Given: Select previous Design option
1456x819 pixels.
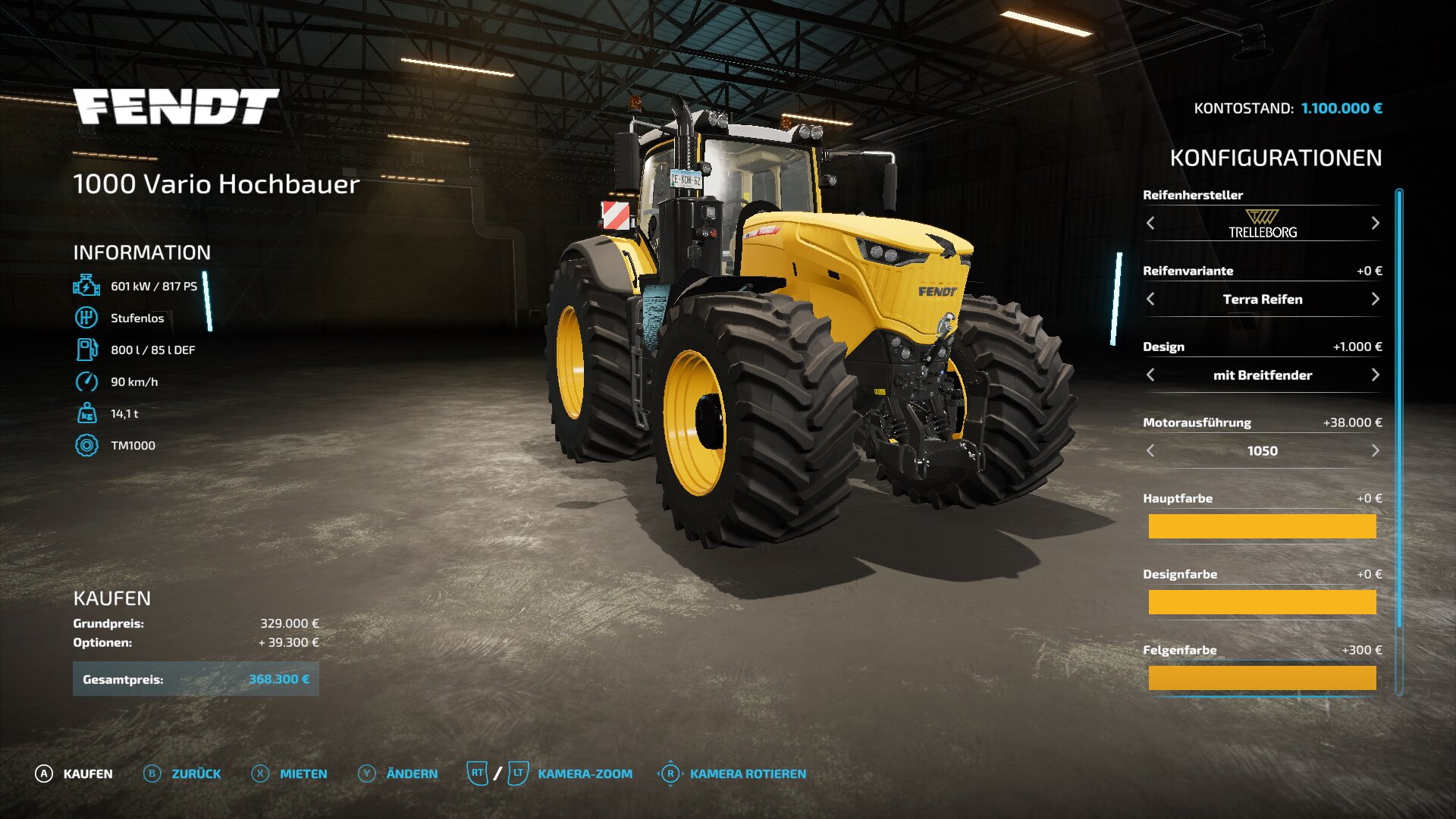Looking at the screenshot, I should coord(1150,375).
